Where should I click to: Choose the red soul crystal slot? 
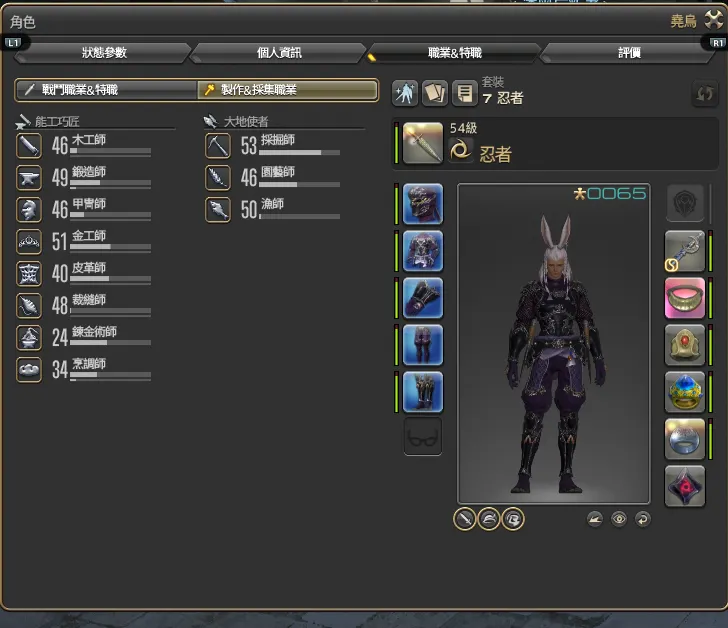coord(685,487)
